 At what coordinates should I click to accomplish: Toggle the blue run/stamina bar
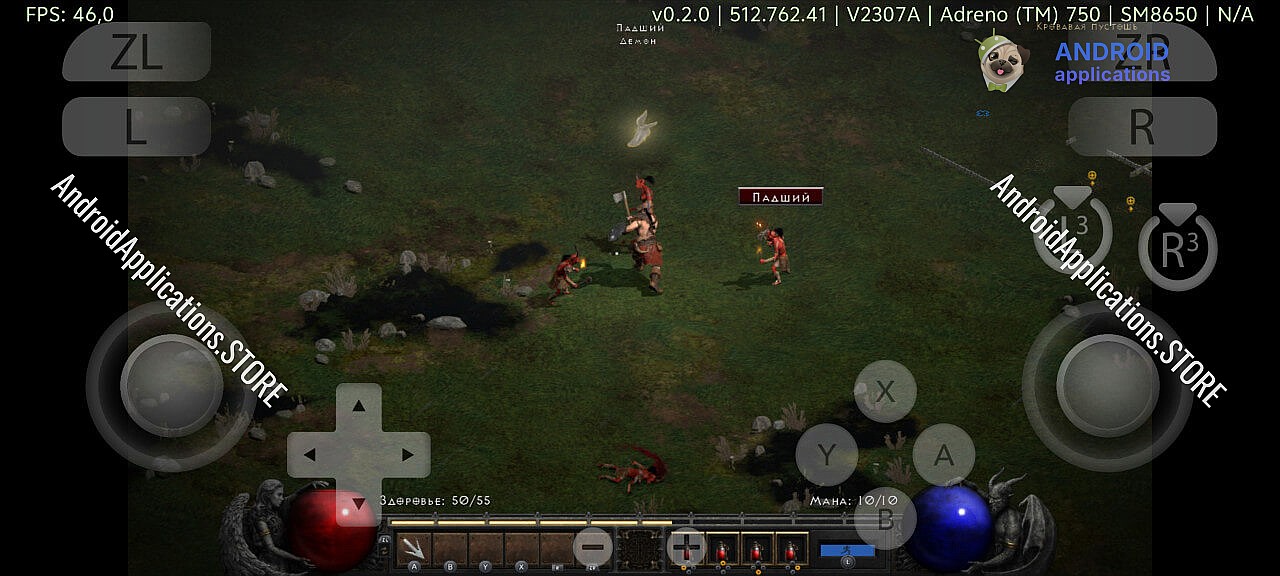(847, 550)
